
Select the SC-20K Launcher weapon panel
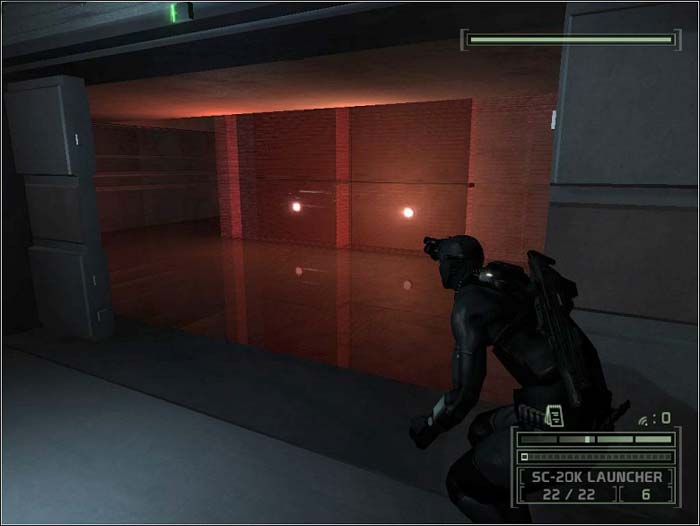pos(595,477)
